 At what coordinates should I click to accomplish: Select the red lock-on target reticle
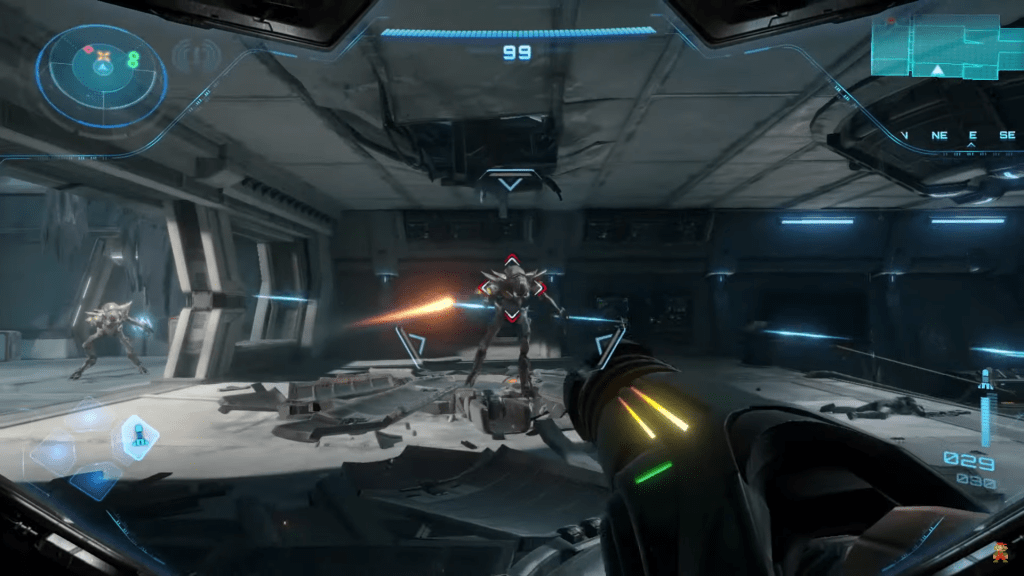(x=511, y=287)
